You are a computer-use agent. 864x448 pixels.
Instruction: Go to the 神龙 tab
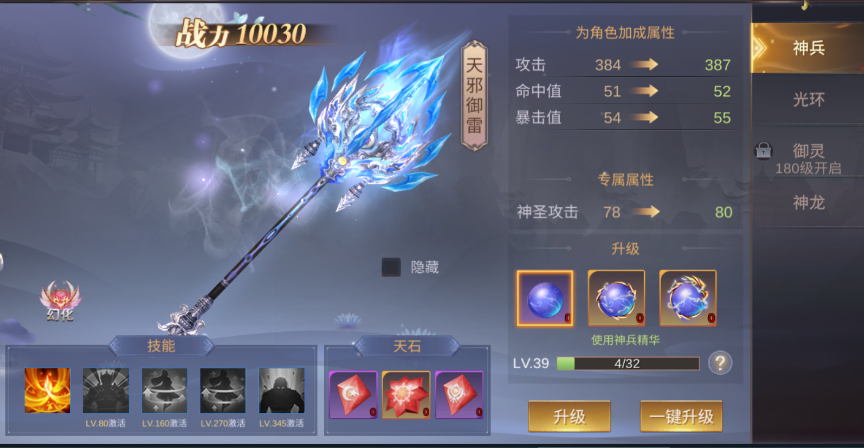tap(808, 203)
